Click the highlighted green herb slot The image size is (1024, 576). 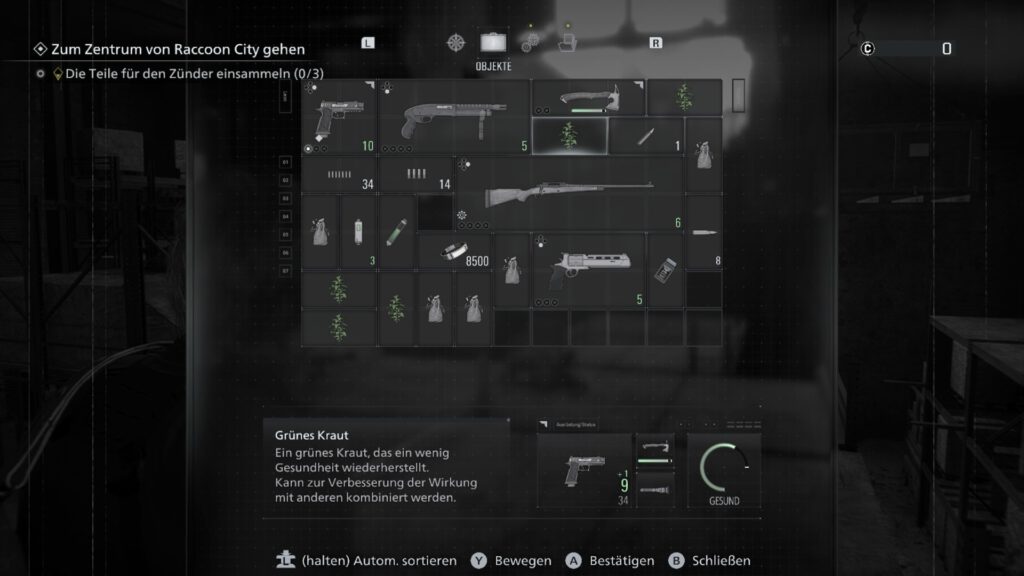569,136
